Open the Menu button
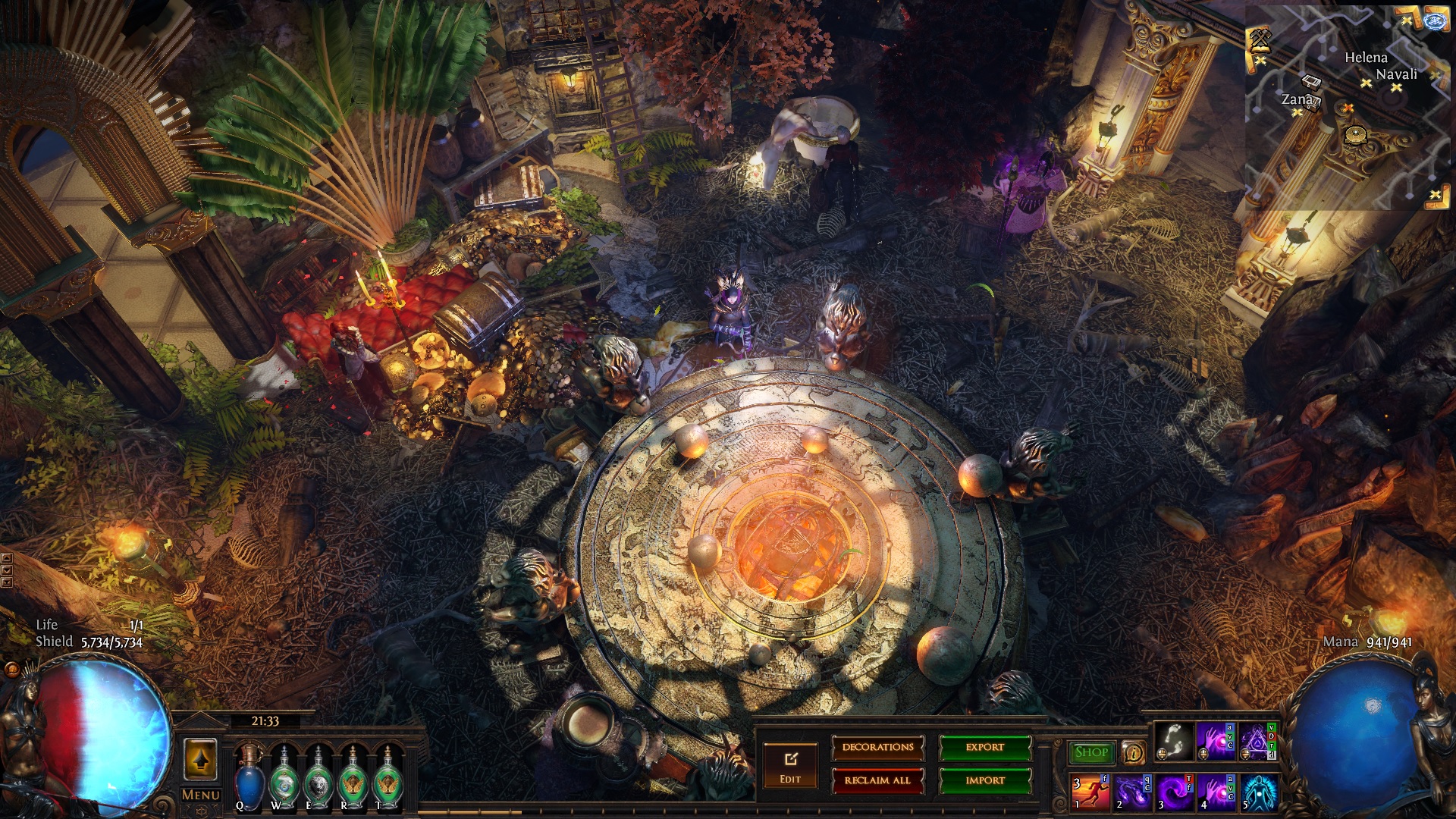1456x819 pixels. click(201, 795)
